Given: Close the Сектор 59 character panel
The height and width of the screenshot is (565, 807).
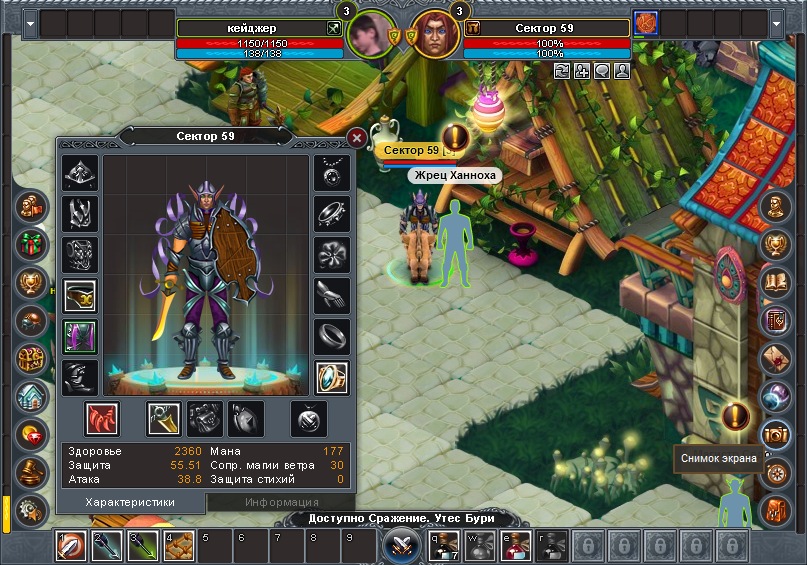Looking at the screenshot, I should point(356,139).
